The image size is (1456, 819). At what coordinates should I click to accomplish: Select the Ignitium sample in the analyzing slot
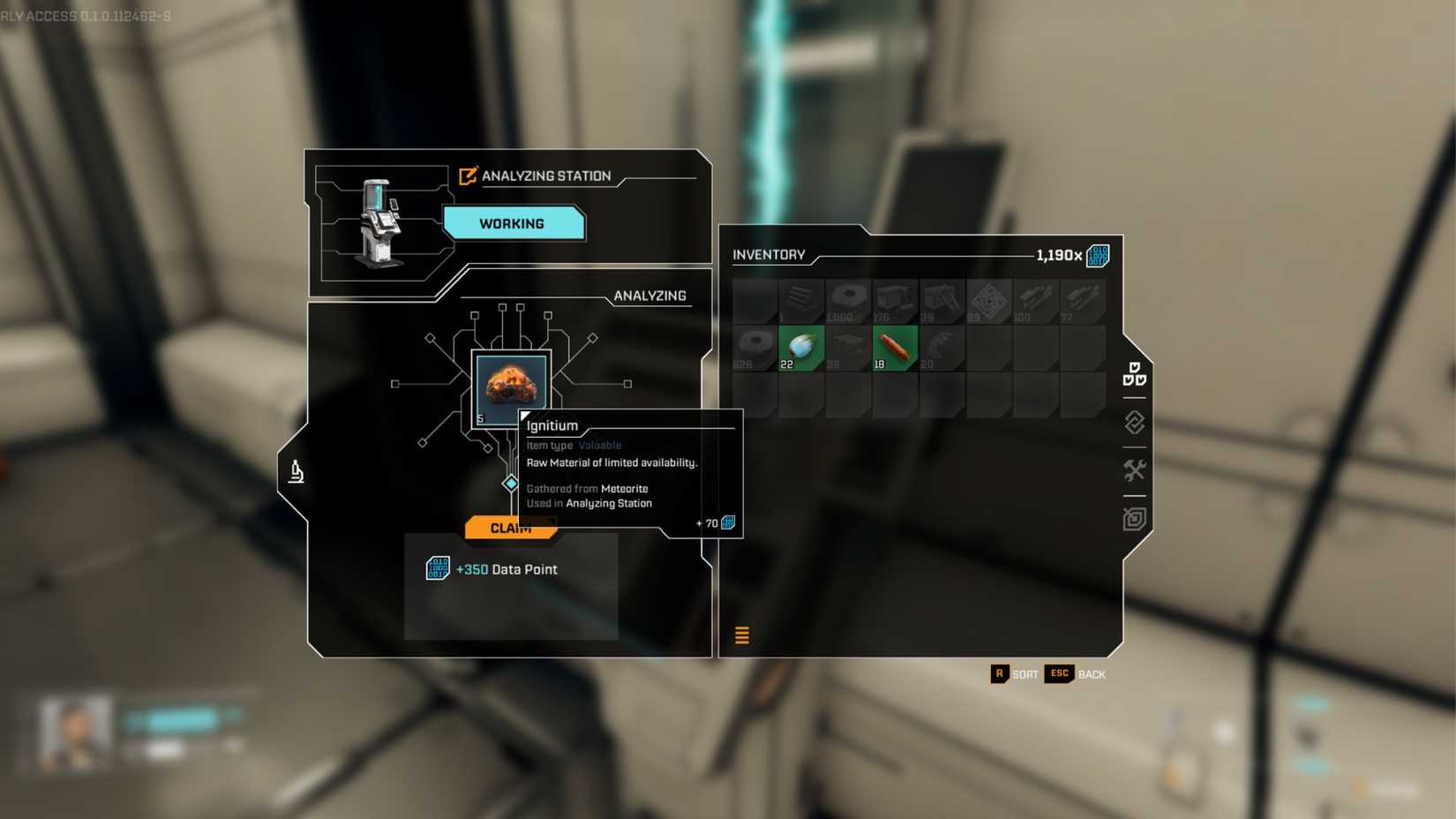[510, 383]
